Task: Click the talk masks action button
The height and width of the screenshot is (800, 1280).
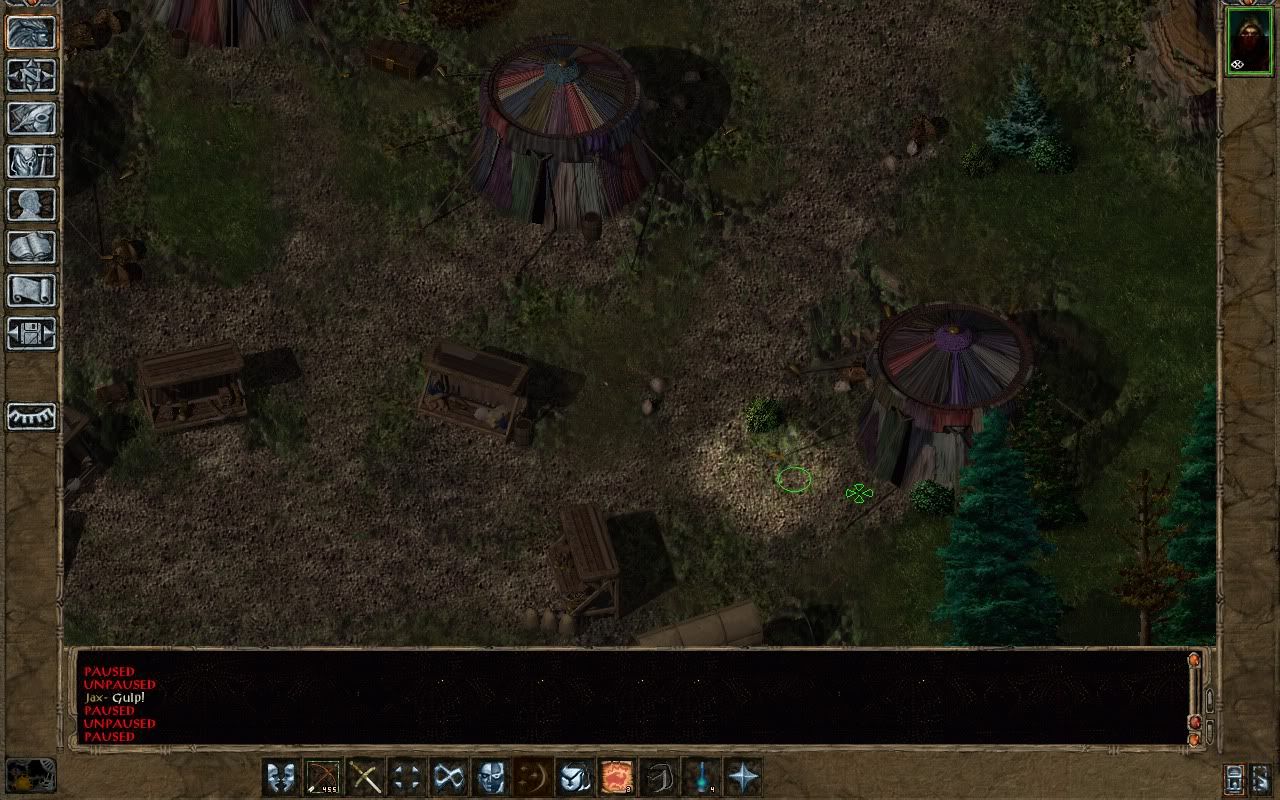Action: (281, 777)
